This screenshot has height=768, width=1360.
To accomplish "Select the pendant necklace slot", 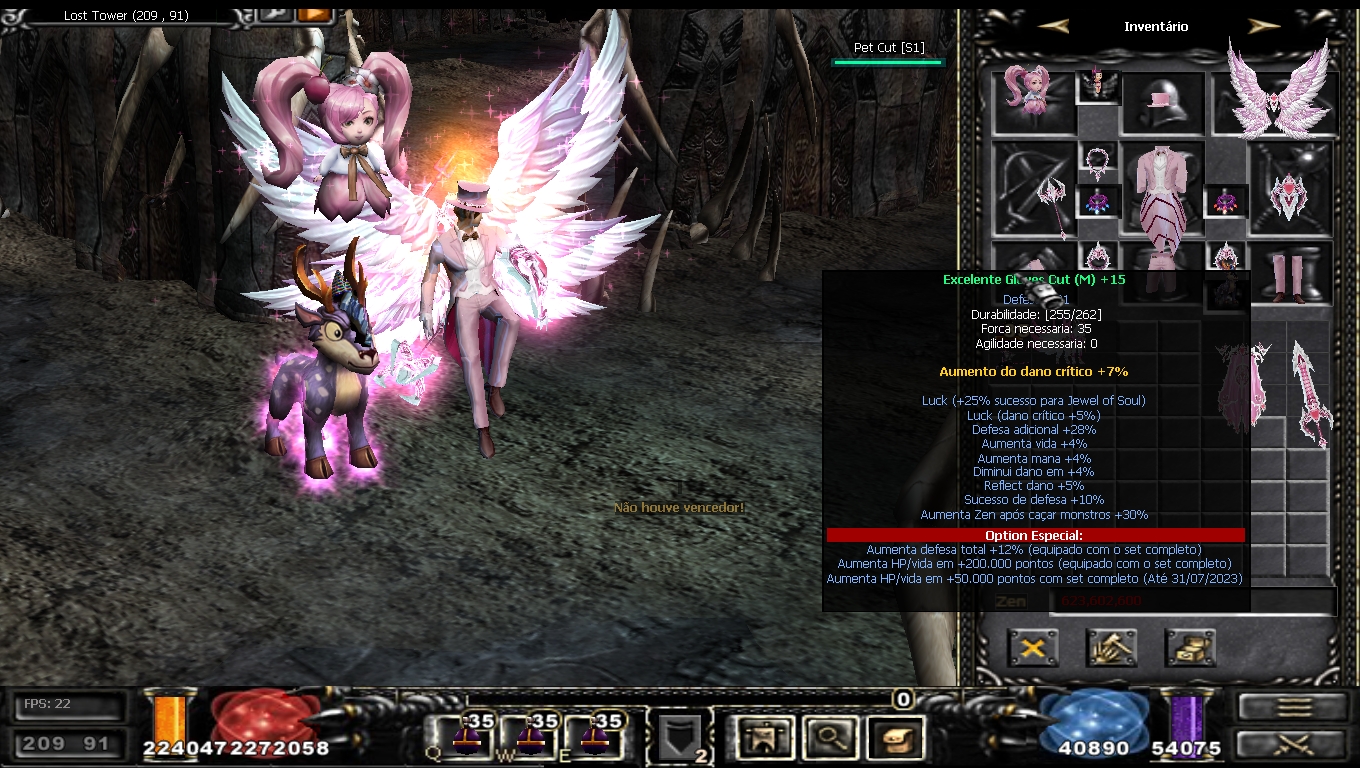I will click(x=1098, y=161).
